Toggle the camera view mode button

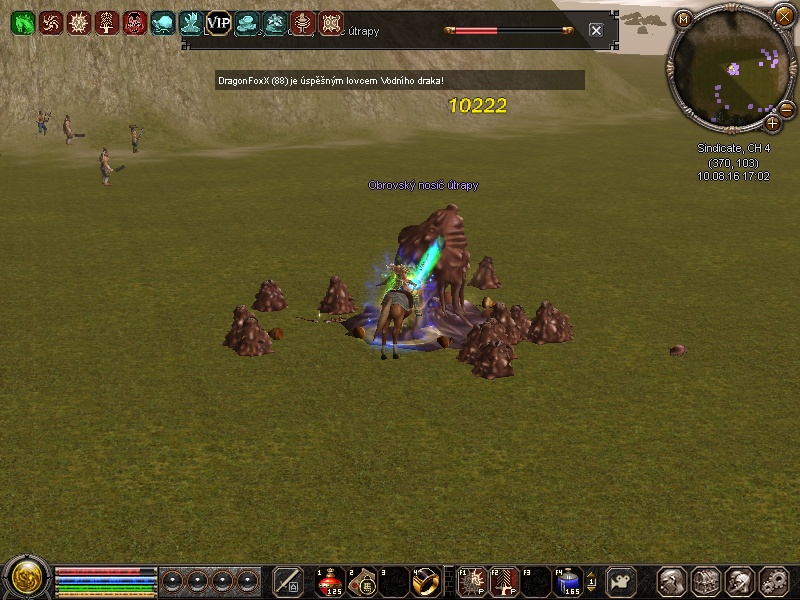(622, 581)
